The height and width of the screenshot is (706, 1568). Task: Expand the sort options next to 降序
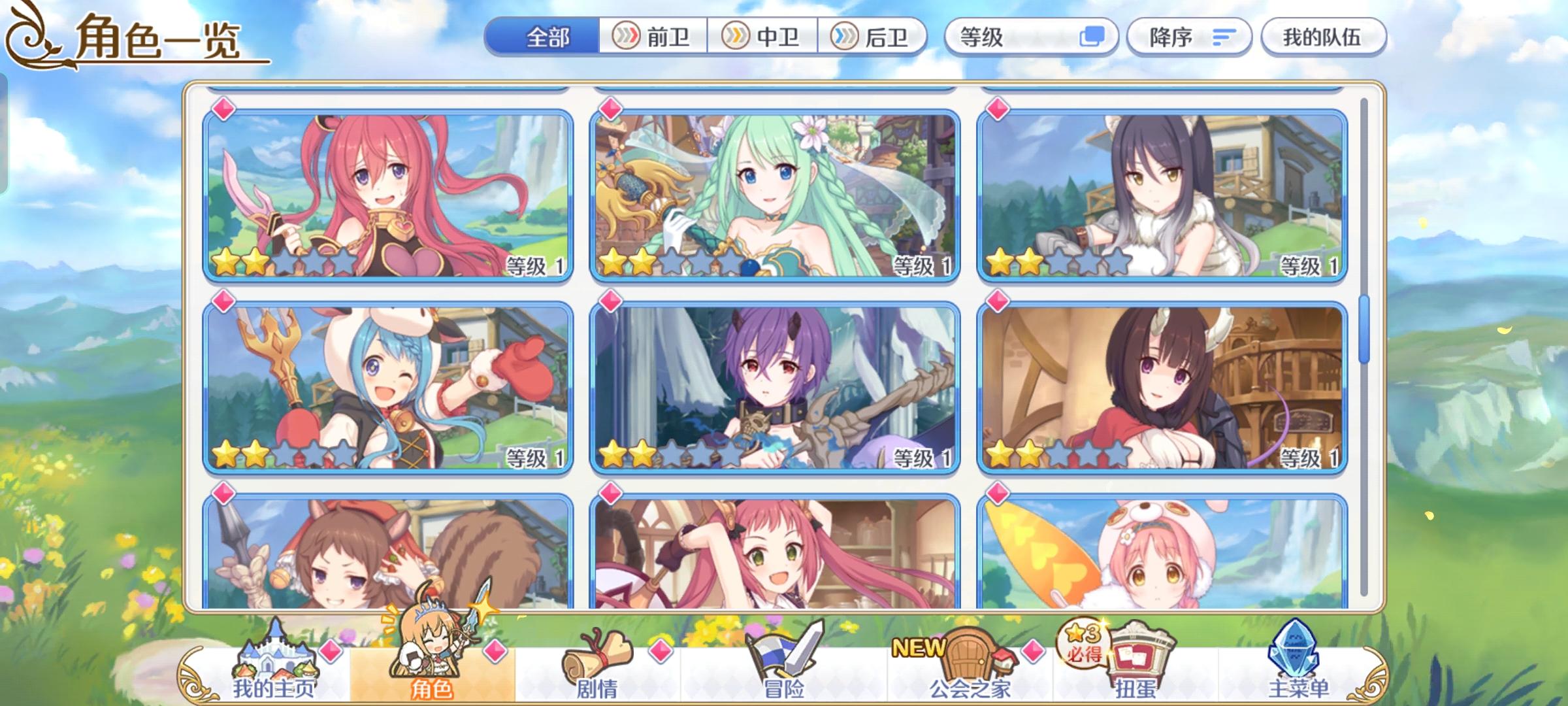pos(1217,37)
